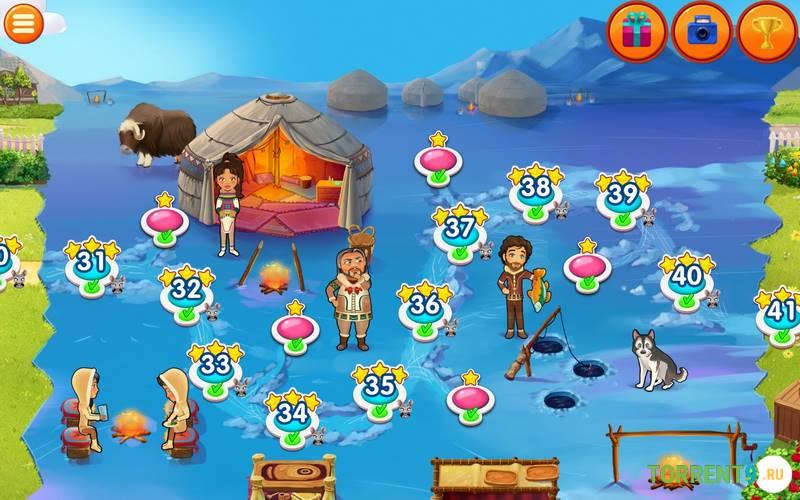
Task: Choose level 36 node
Action: 425,306
